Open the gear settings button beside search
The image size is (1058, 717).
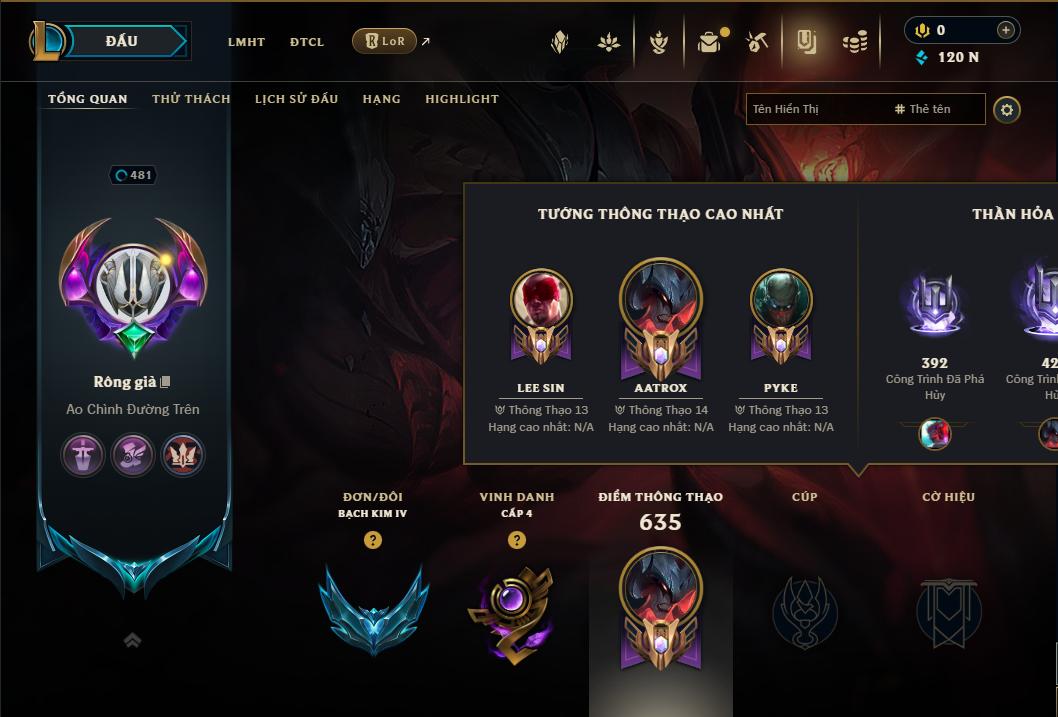[x=1007, y=109]
